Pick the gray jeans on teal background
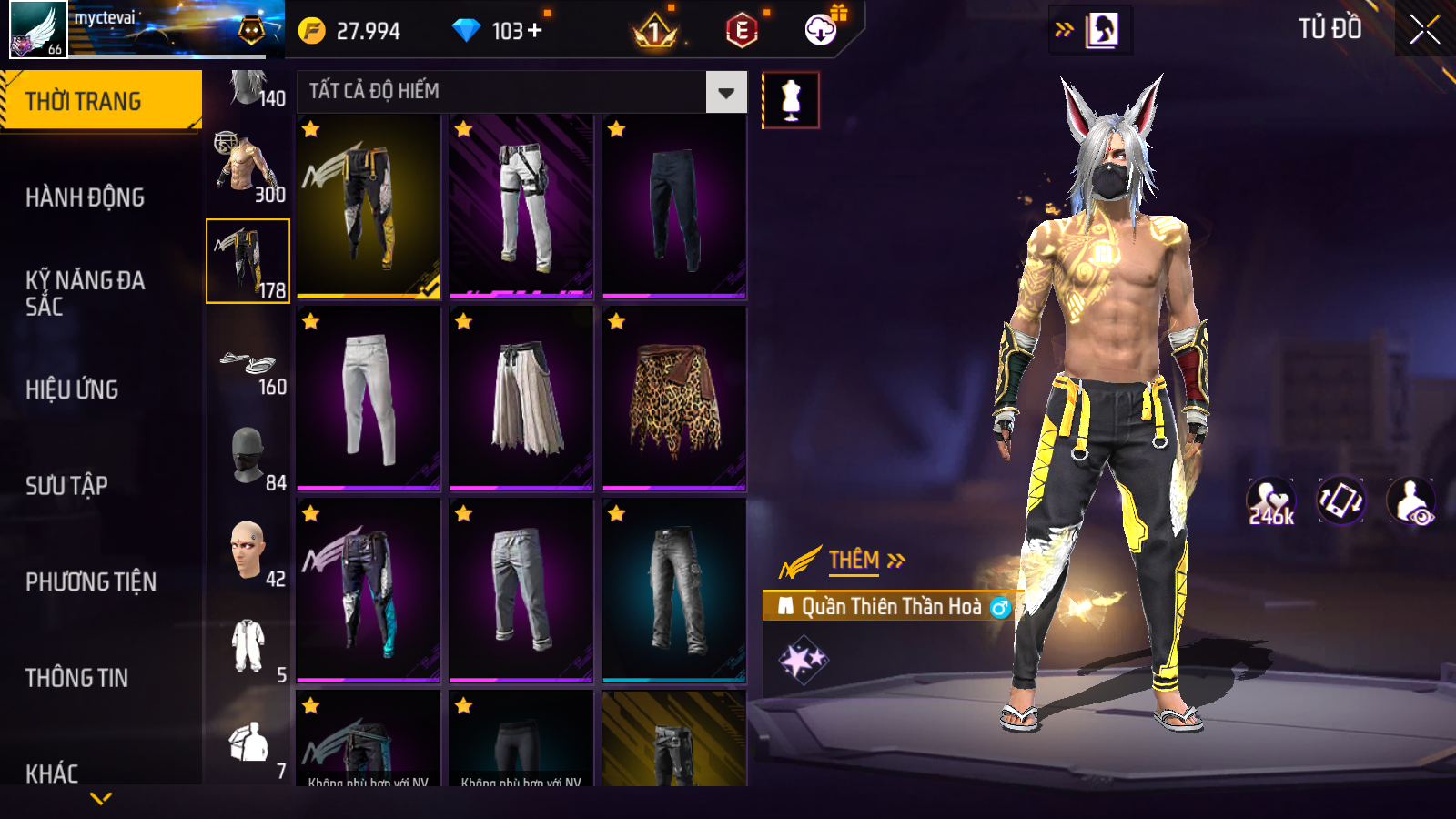Screen dimensions: 1456x819 (x=673, y=591)
